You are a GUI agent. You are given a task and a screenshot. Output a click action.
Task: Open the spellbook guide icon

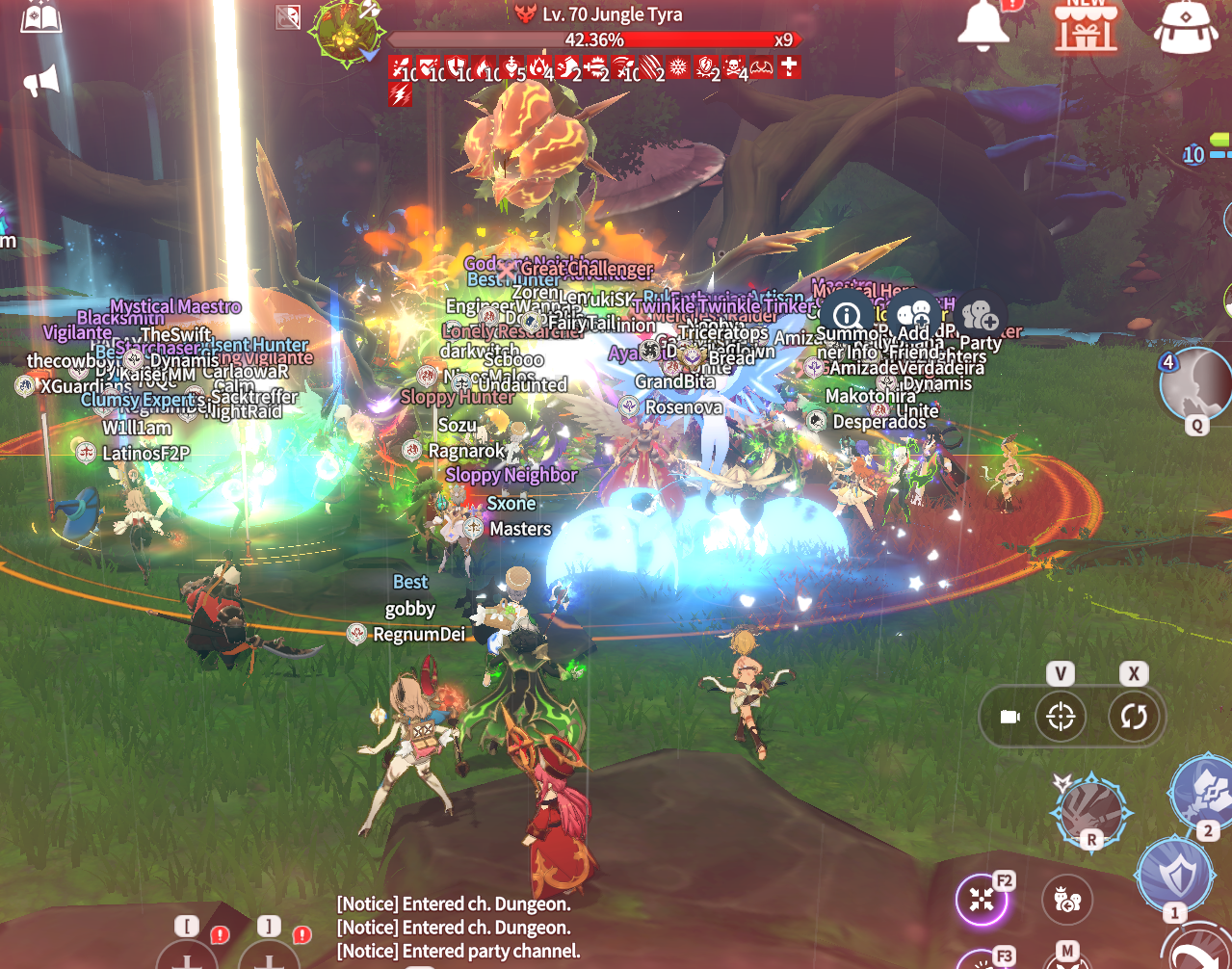(41, 17)
